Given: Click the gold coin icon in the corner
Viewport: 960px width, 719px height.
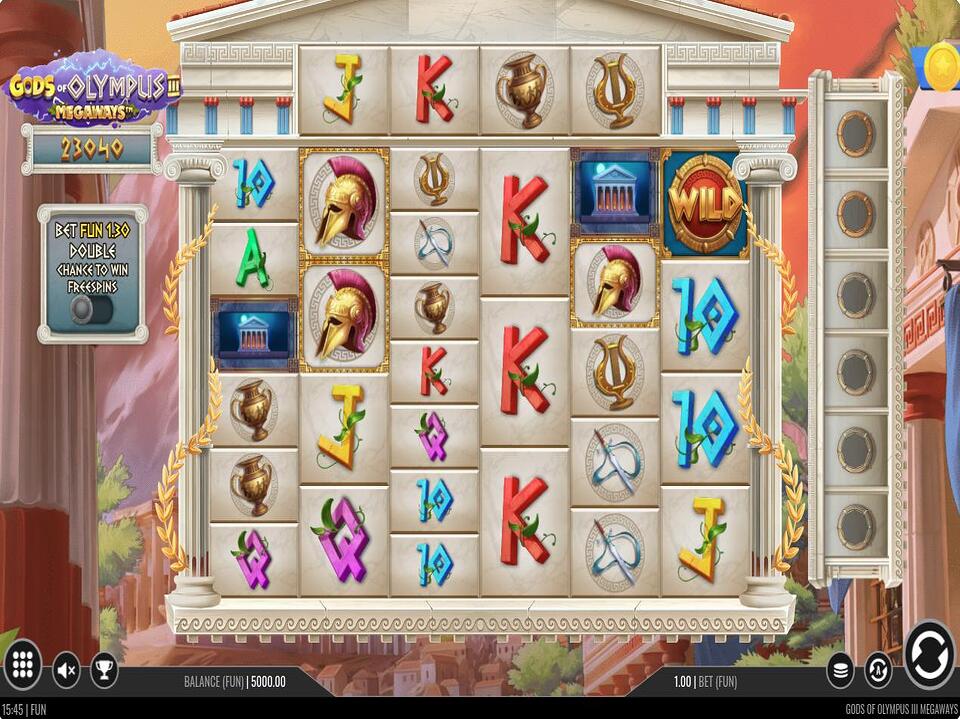Looking at the screenshot, I should point(942,67).
